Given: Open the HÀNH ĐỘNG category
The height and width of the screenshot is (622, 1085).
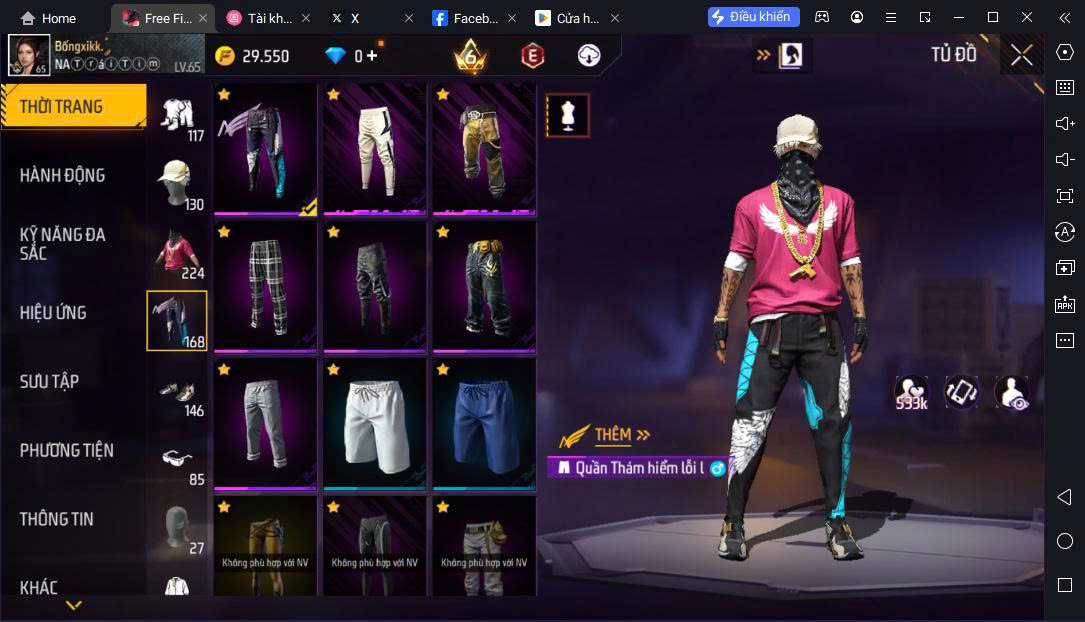Looking at the screenshot, I should tap(62, 175).
